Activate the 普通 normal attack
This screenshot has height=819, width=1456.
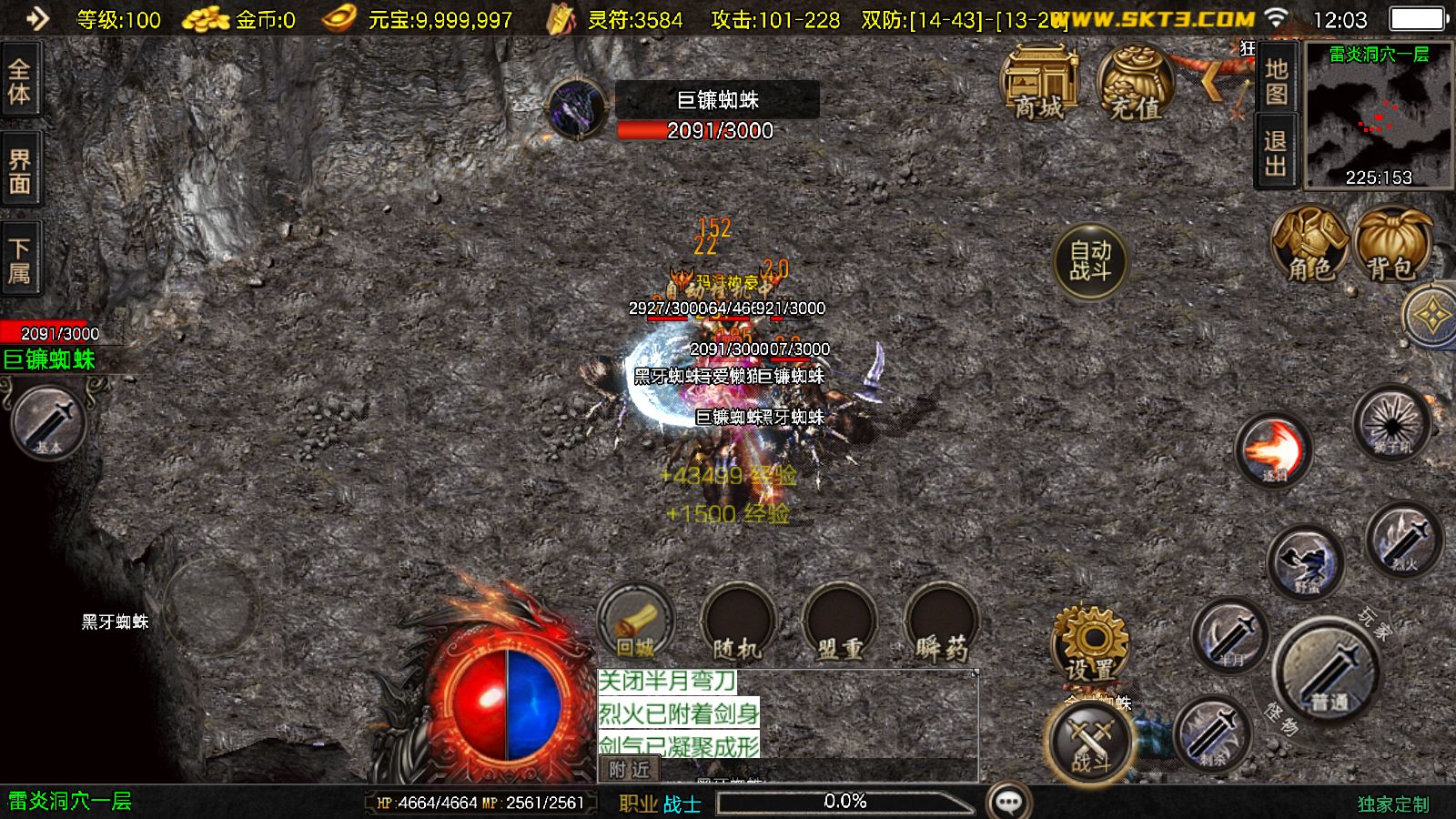1329,672
